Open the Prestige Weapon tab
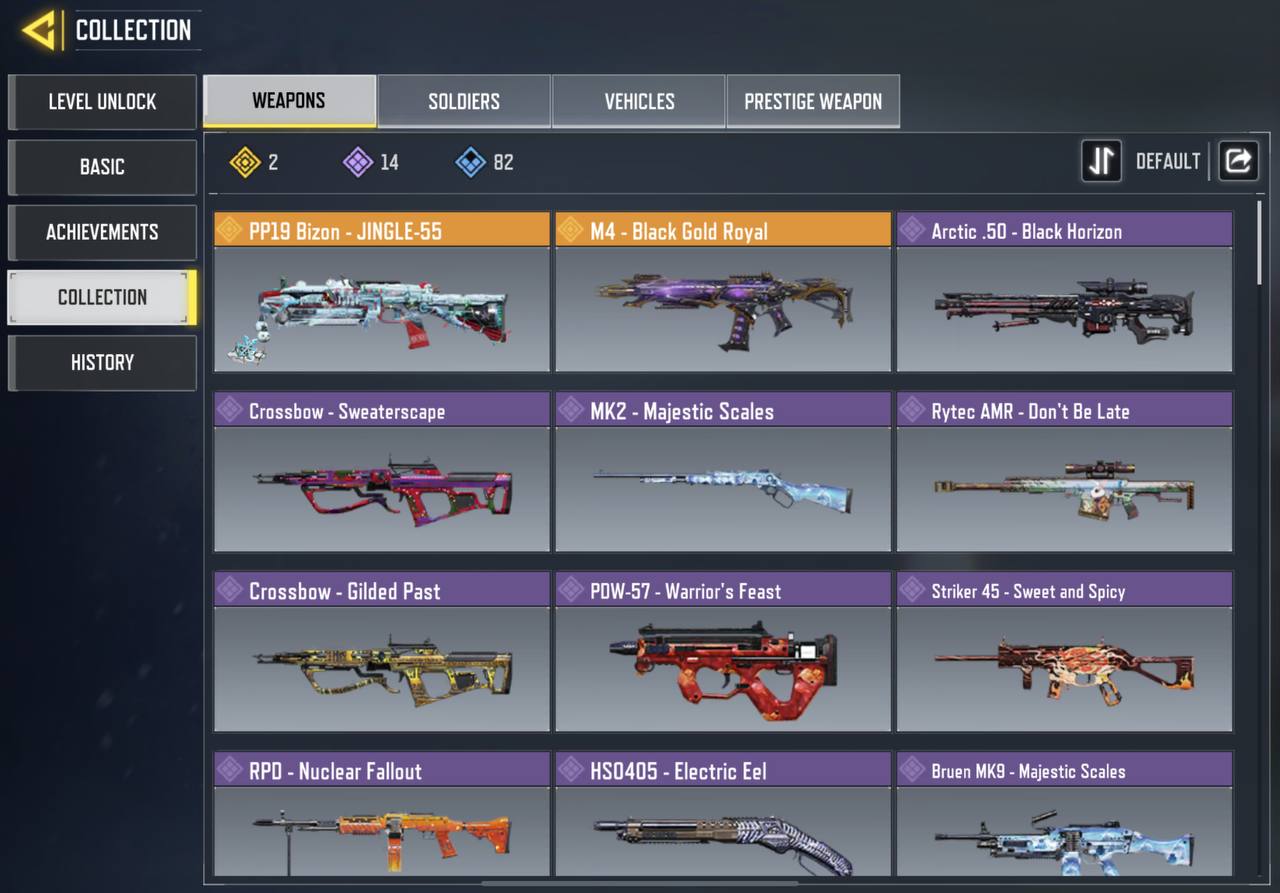The width and height of the screenshot is (1280, 893). tap(813, 100)
